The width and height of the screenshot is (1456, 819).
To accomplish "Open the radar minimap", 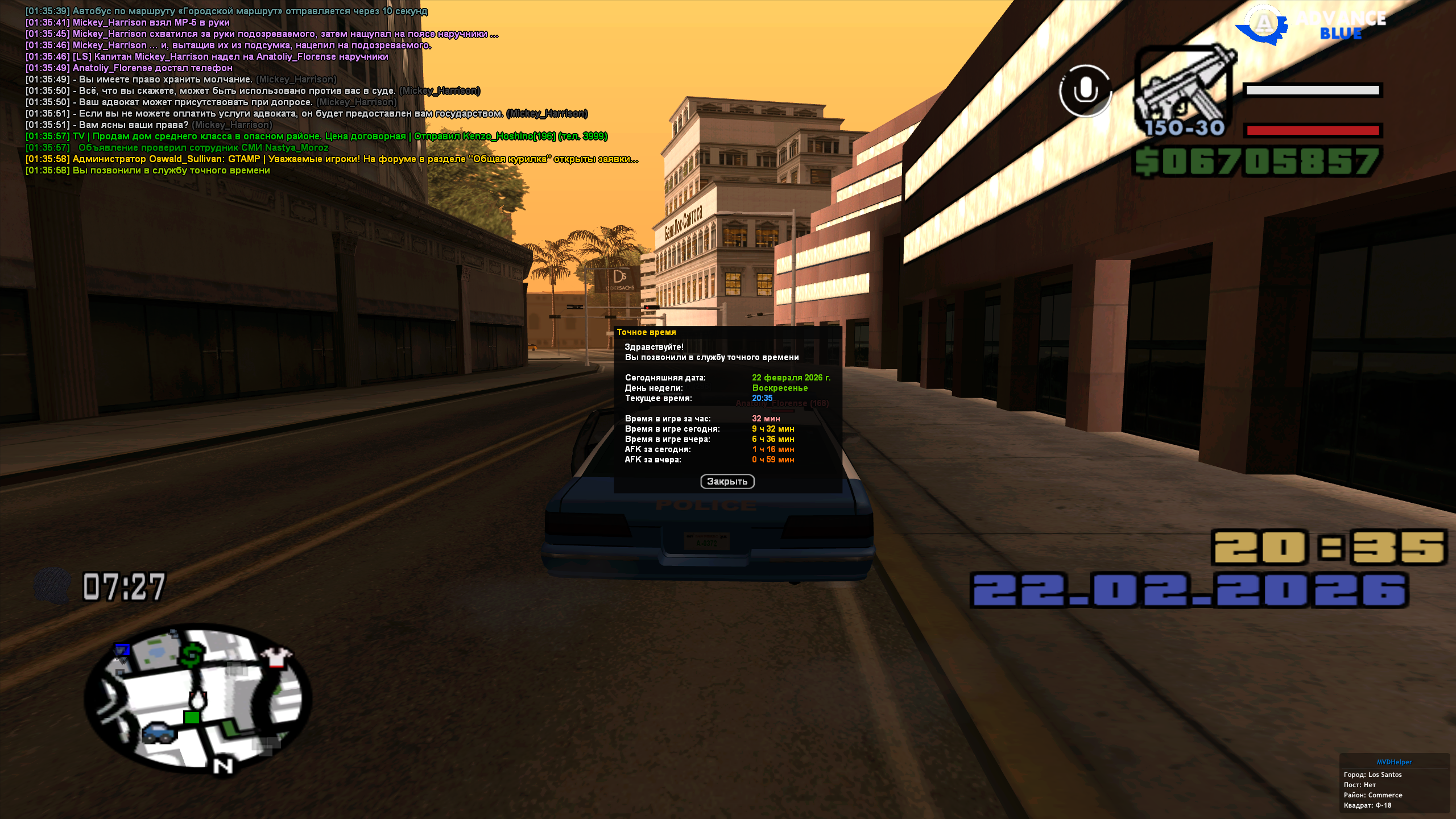I will 197,698.
